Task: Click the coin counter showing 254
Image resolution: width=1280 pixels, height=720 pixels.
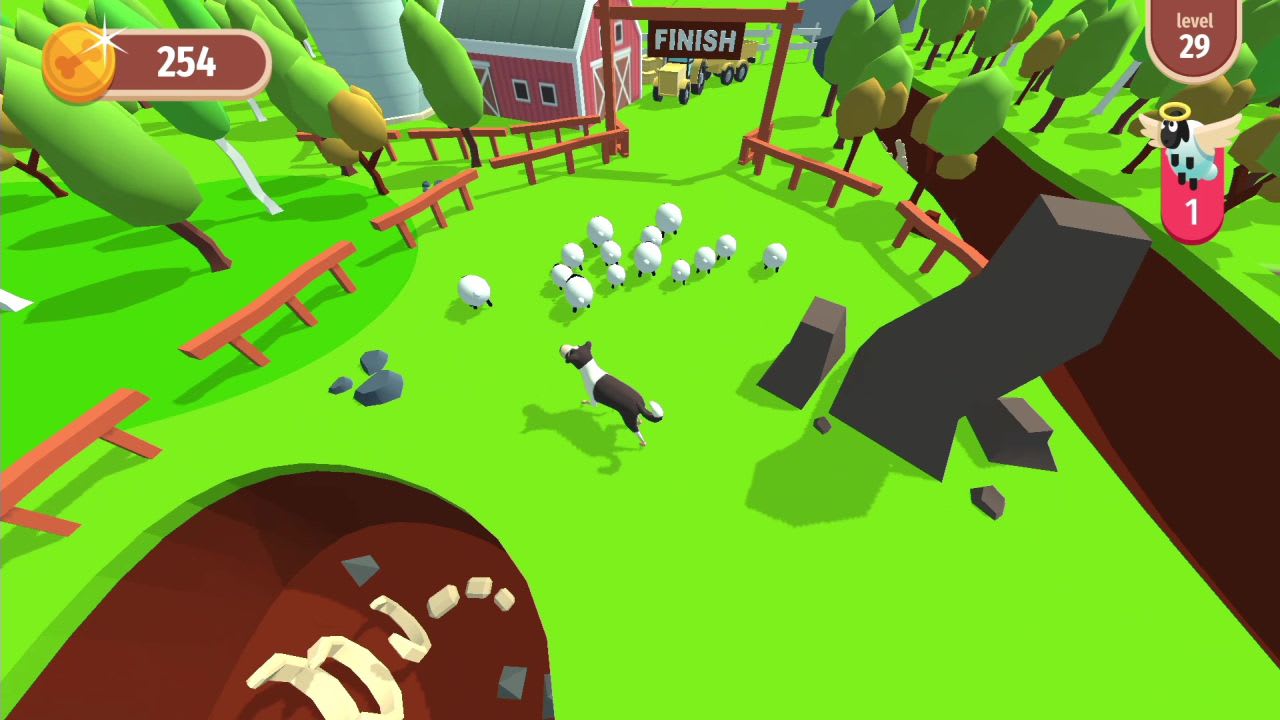Action: pos(185,62)
